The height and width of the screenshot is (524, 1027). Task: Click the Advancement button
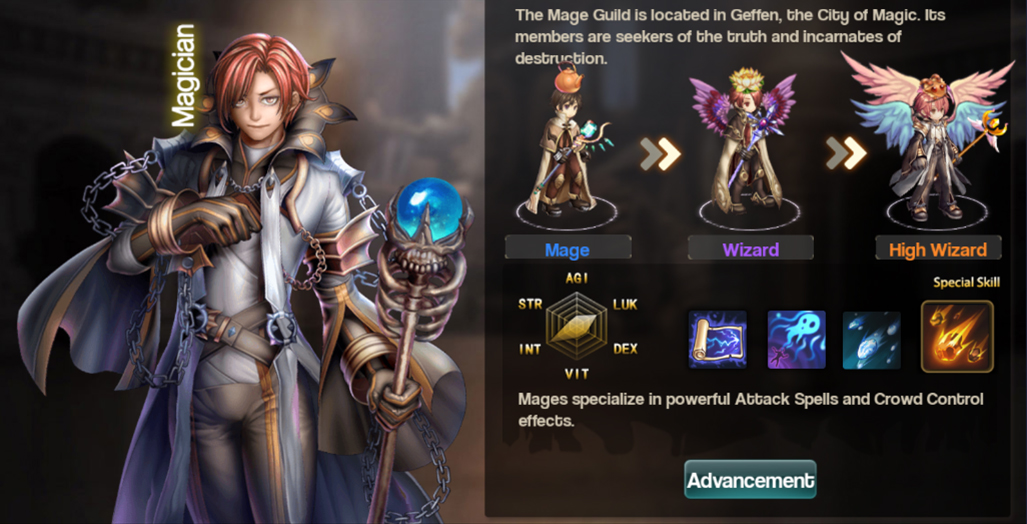coord(750,480)
